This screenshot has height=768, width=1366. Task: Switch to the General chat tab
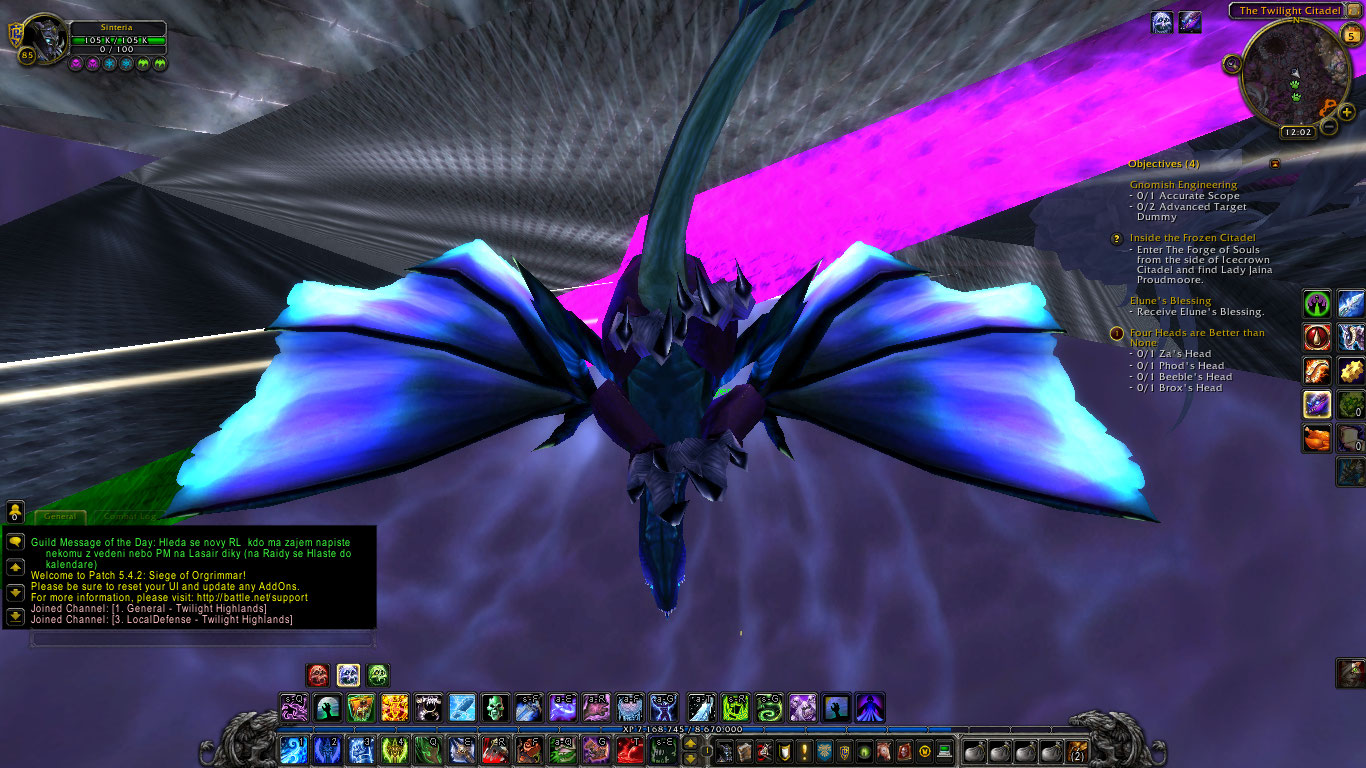point(60,517)
